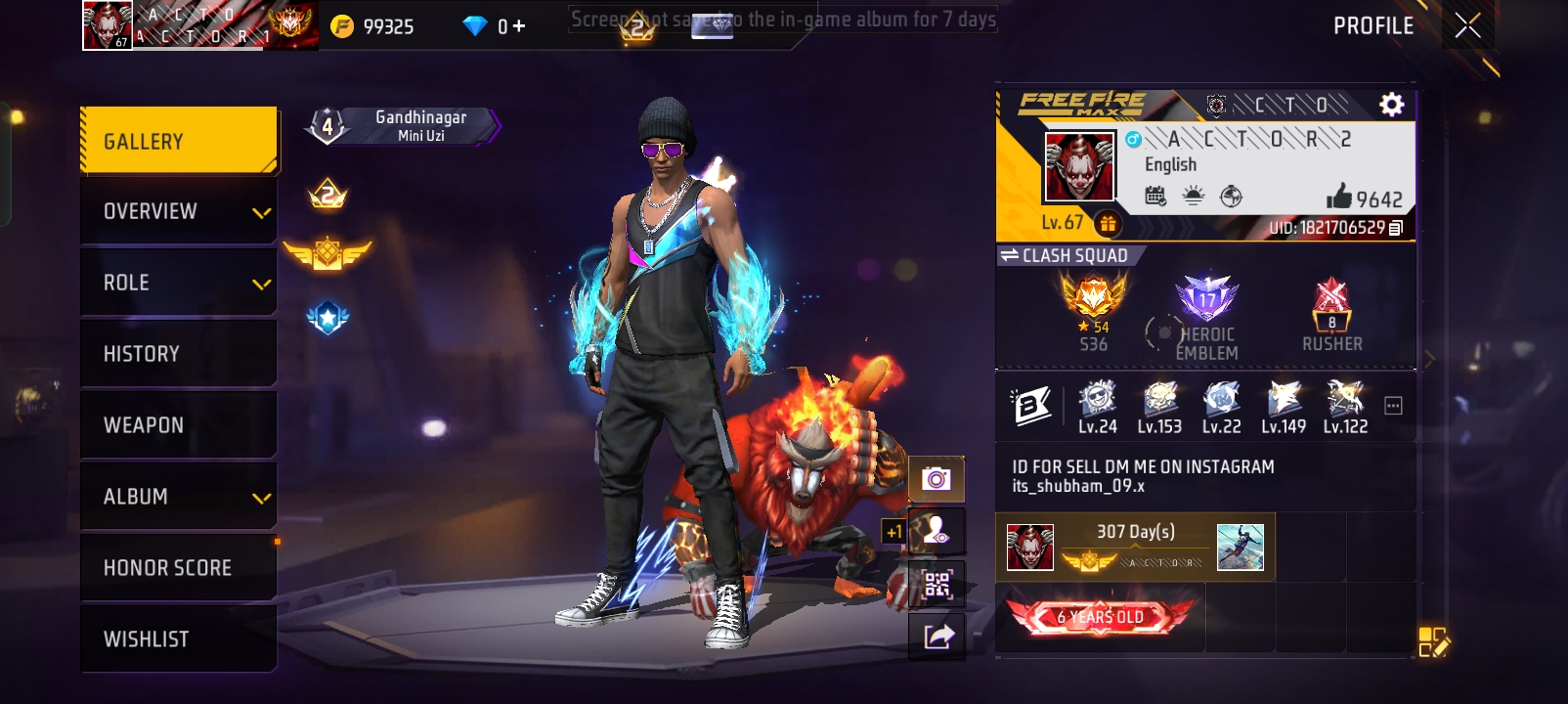Expand the Album section
The image size is (1568, 704).
178,496
